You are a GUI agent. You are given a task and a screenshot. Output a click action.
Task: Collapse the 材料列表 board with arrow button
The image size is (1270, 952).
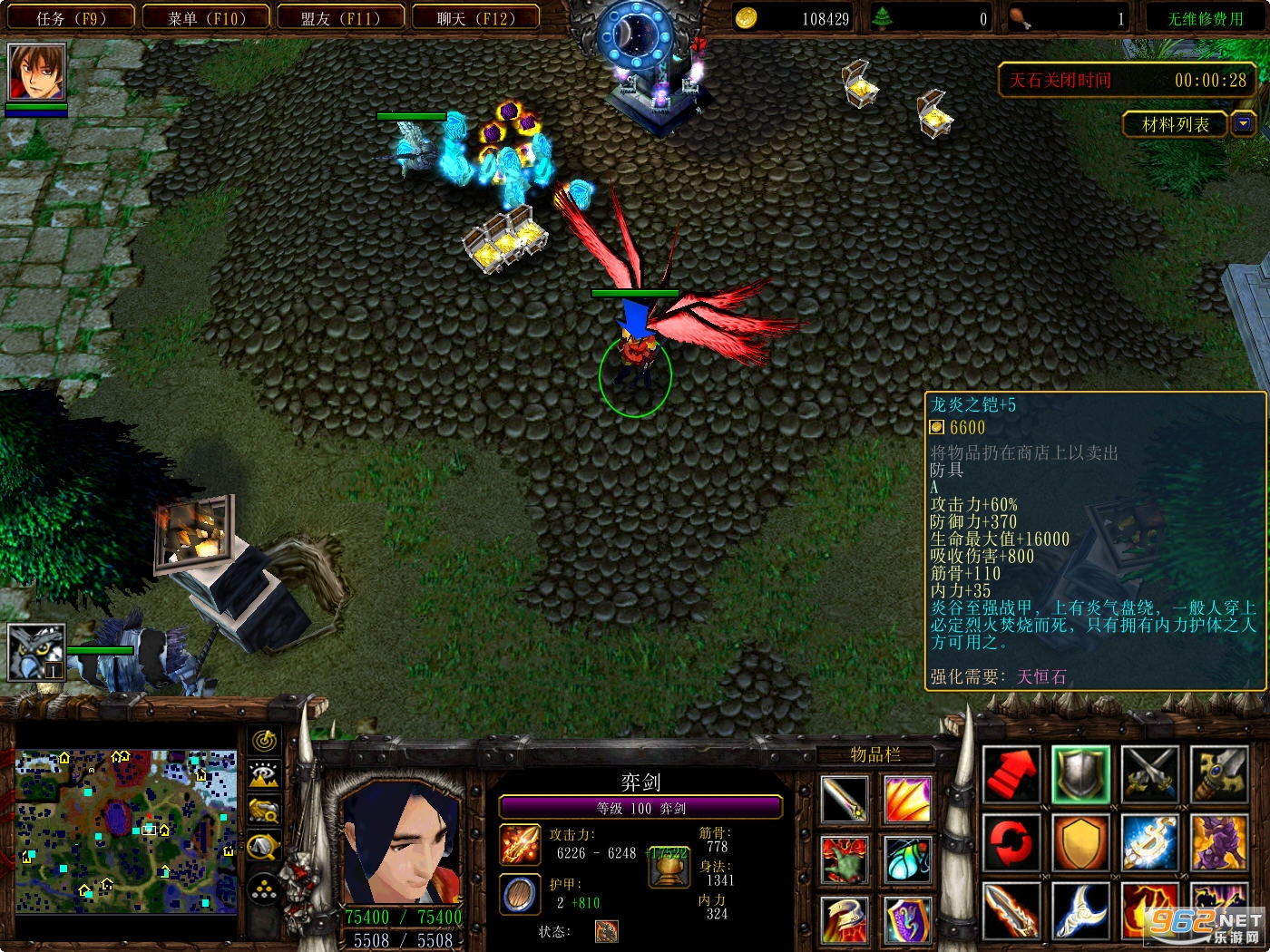coord(1243,124)
